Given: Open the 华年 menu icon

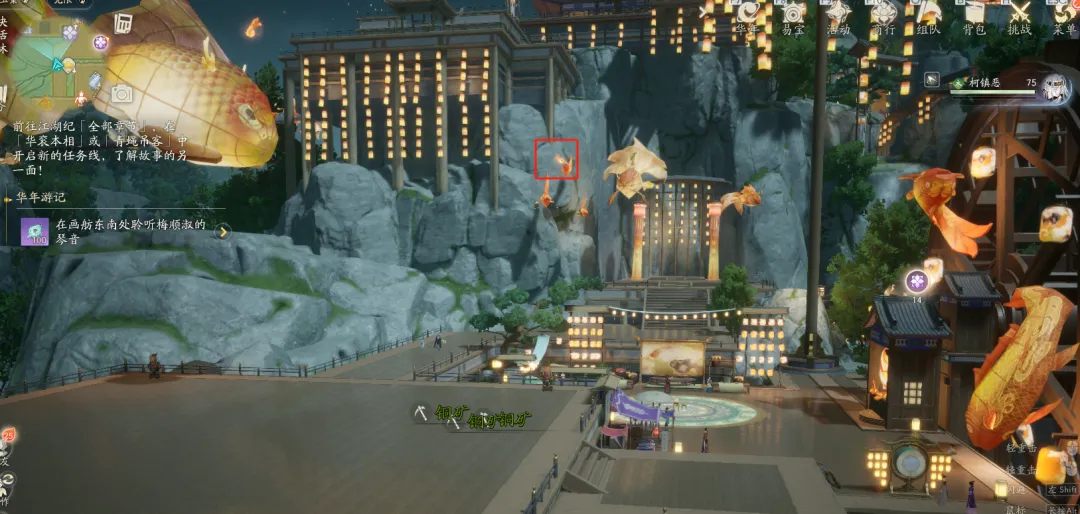Looking at the screenshot, I should 747,14.
